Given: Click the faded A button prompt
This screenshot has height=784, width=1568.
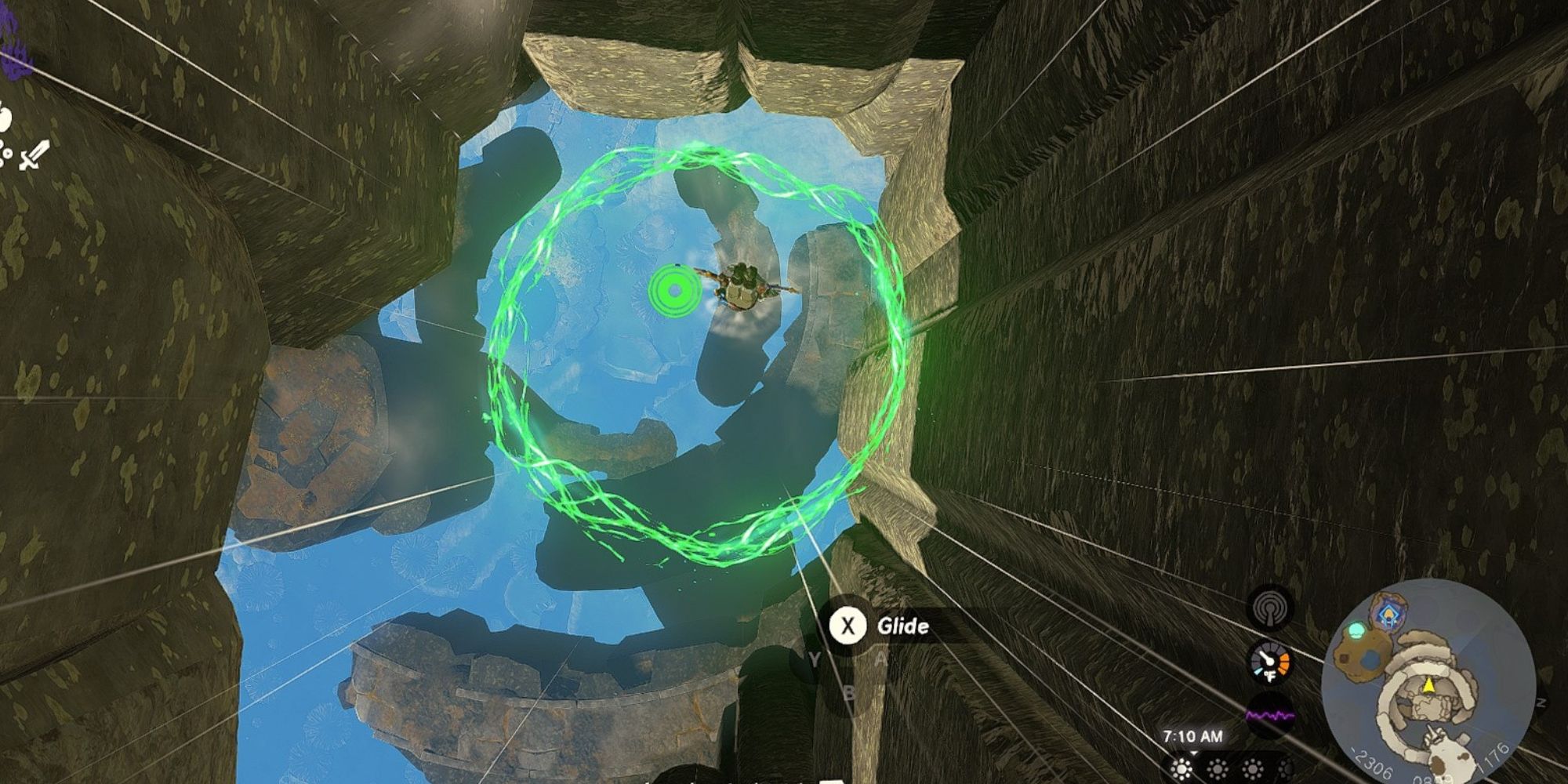Looking at the screenshot, I should (880, 658).
